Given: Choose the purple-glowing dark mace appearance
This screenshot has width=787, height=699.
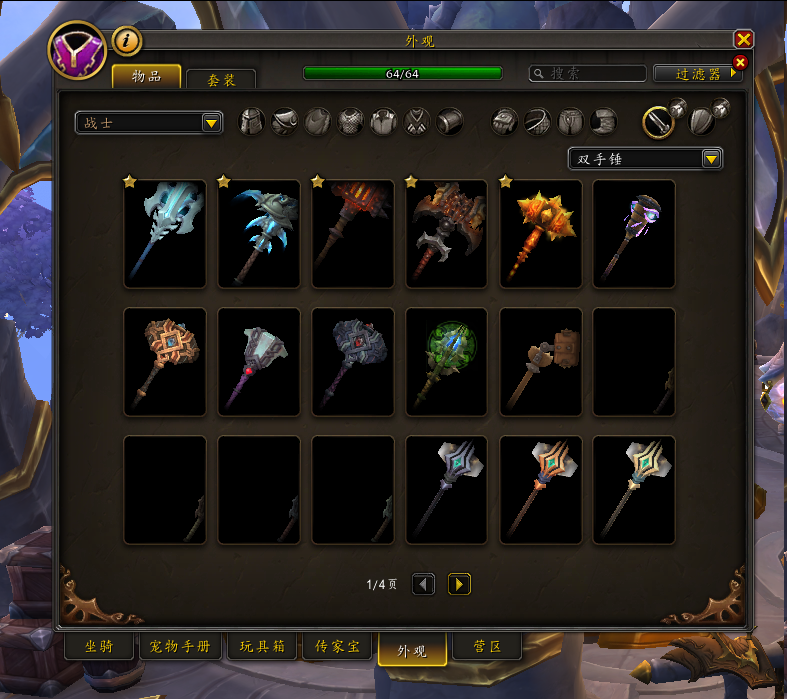Looking at the screenshot, I should [634, 233].
